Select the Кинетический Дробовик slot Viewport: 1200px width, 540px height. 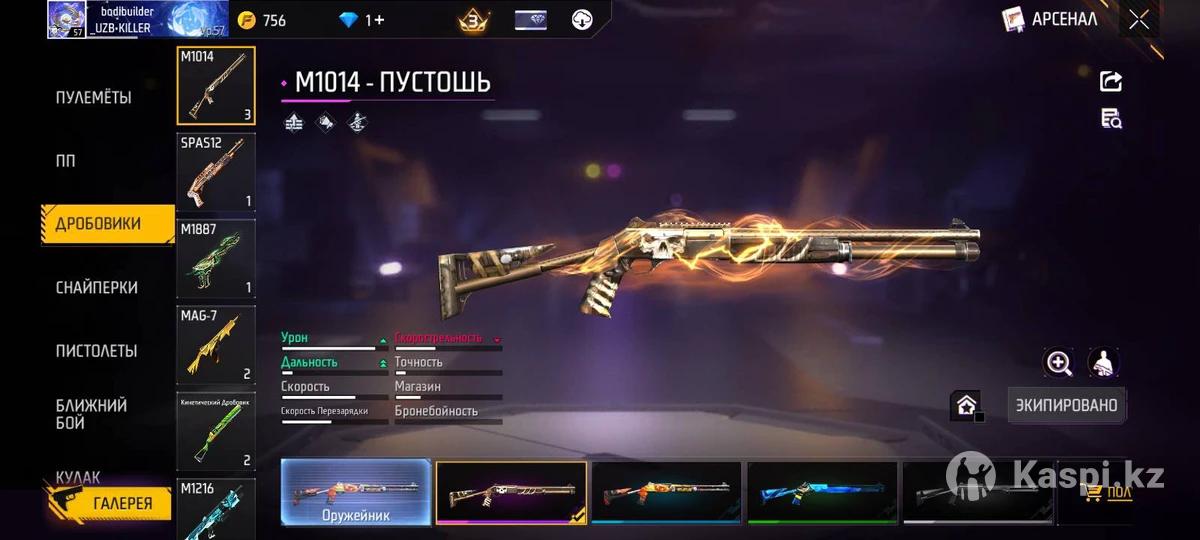click(x=216, y=431)
